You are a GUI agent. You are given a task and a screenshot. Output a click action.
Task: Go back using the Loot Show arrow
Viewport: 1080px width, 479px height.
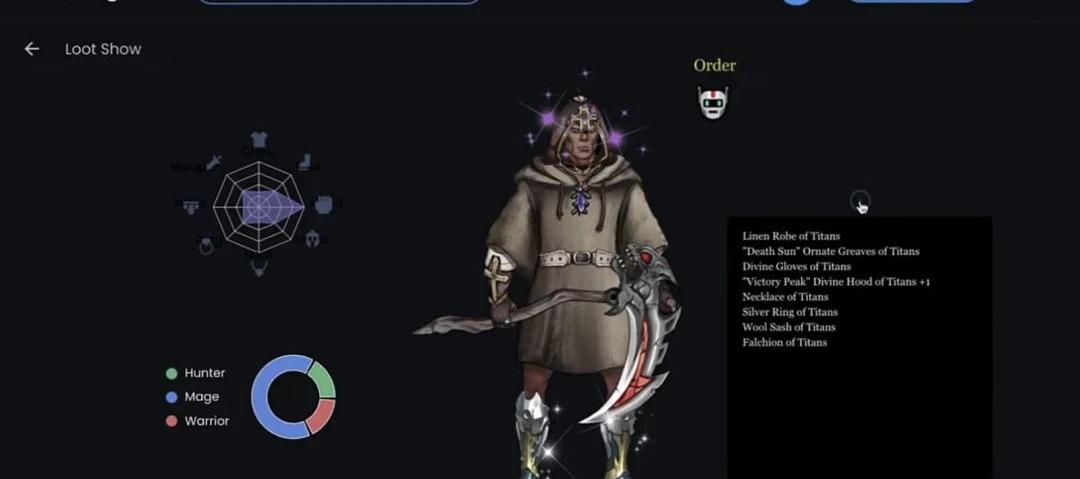[32, 49]
